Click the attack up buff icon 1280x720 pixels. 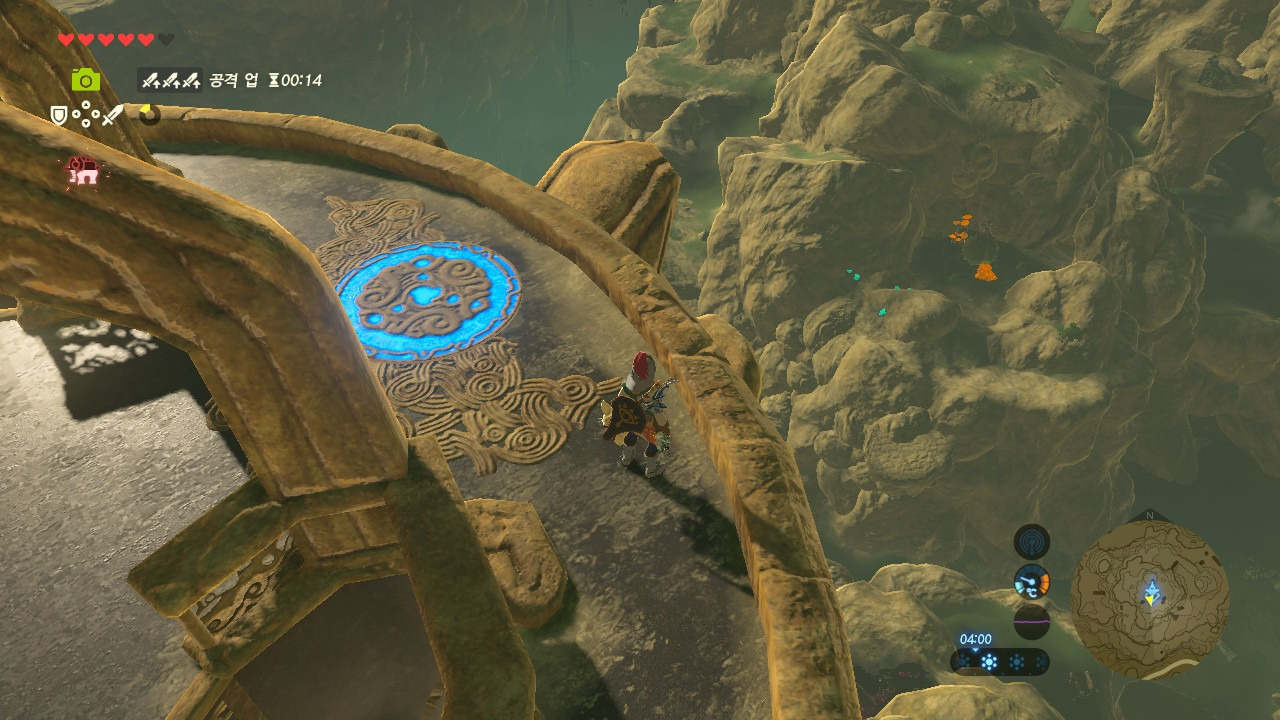click(169, 80)
